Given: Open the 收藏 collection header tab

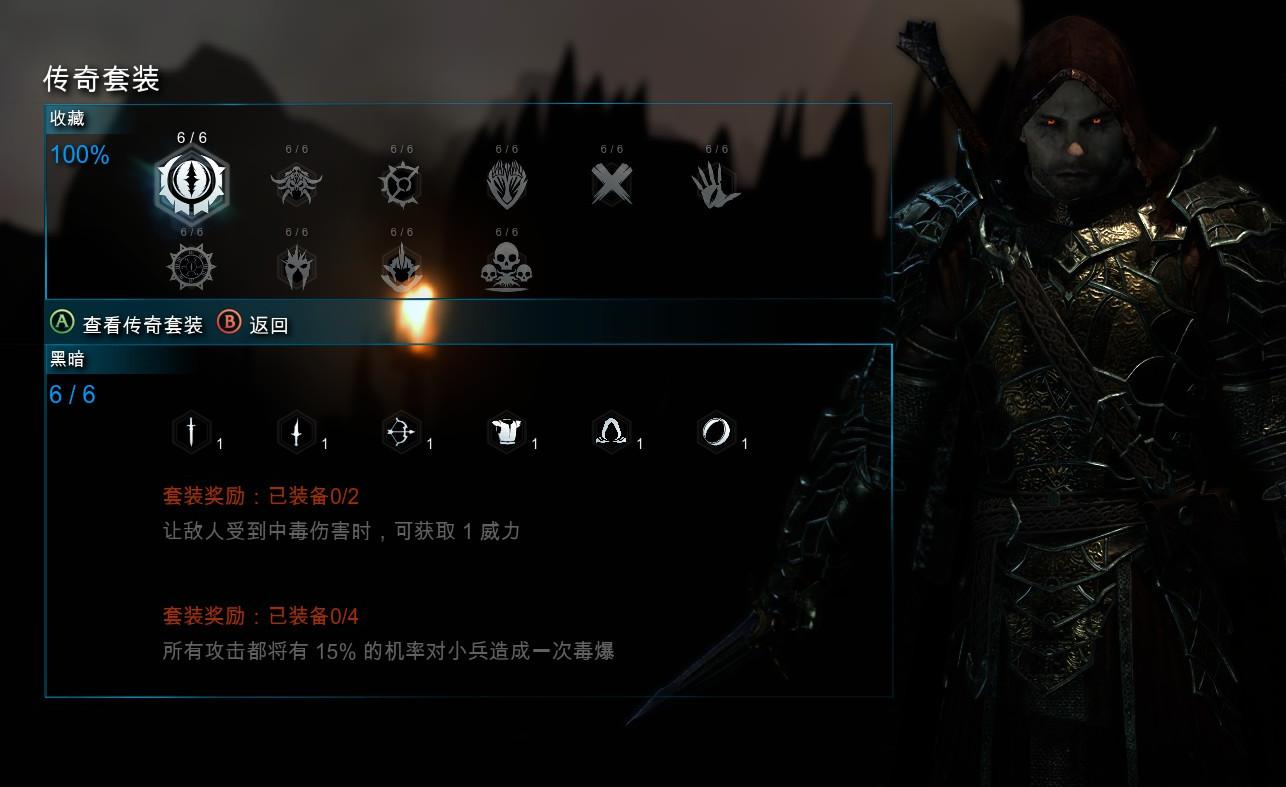Looking at the screenshot, I should pyautogui.click(x=68, y=118).
